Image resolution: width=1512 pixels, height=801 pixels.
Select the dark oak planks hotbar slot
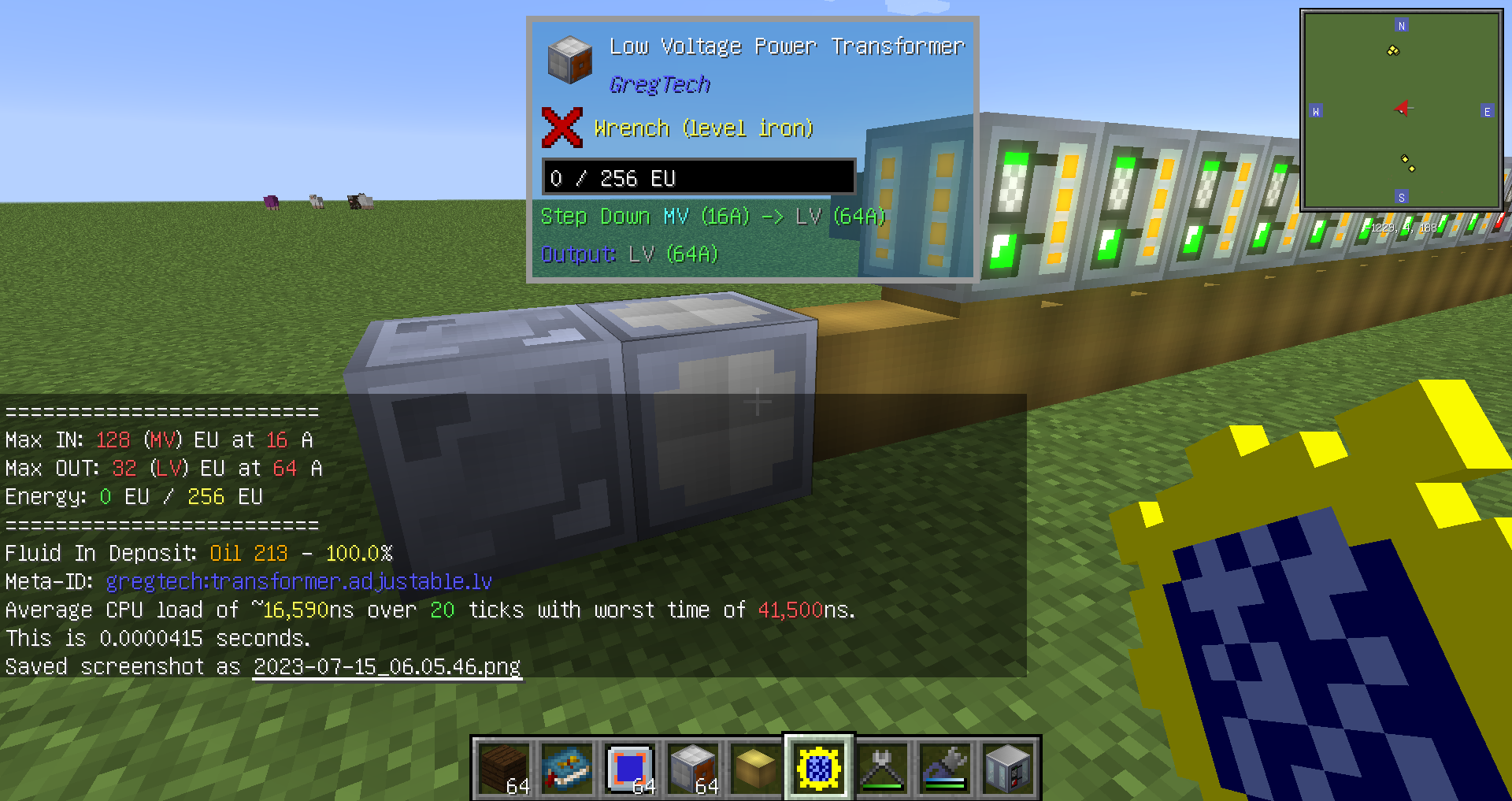coord(504,768)
